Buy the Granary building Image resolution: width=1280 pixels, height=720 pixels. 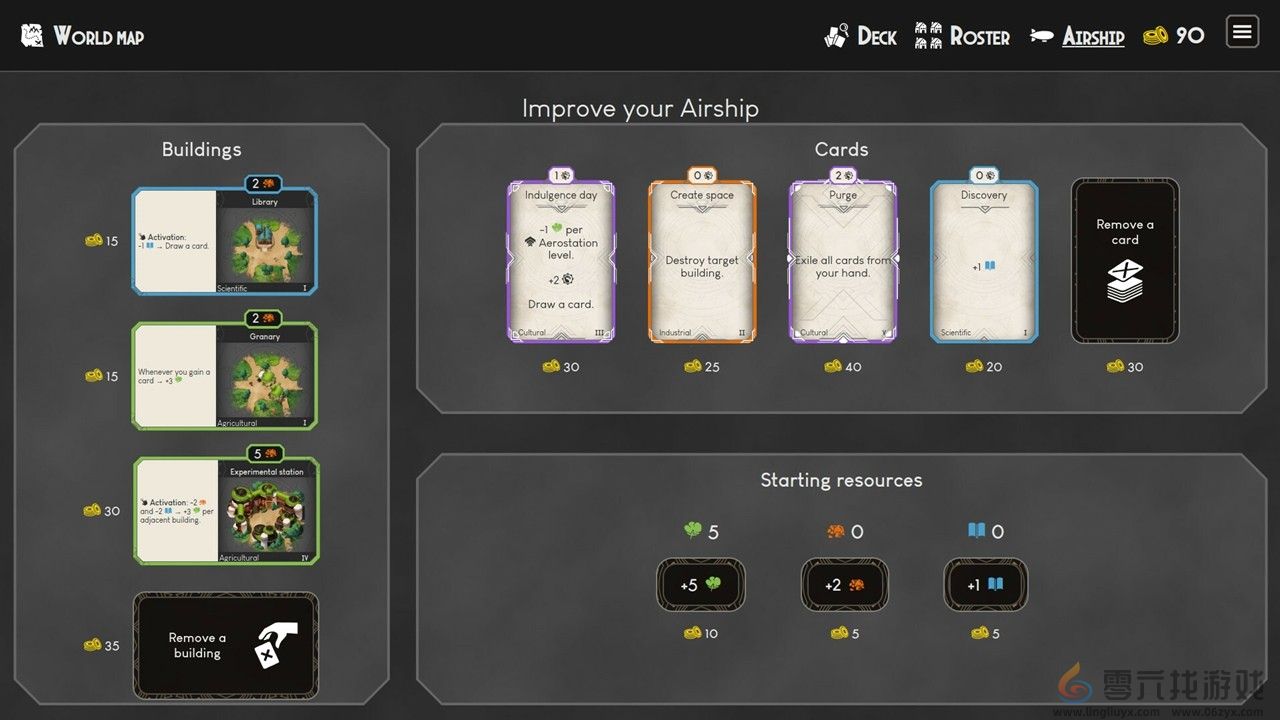pos(224,376)
